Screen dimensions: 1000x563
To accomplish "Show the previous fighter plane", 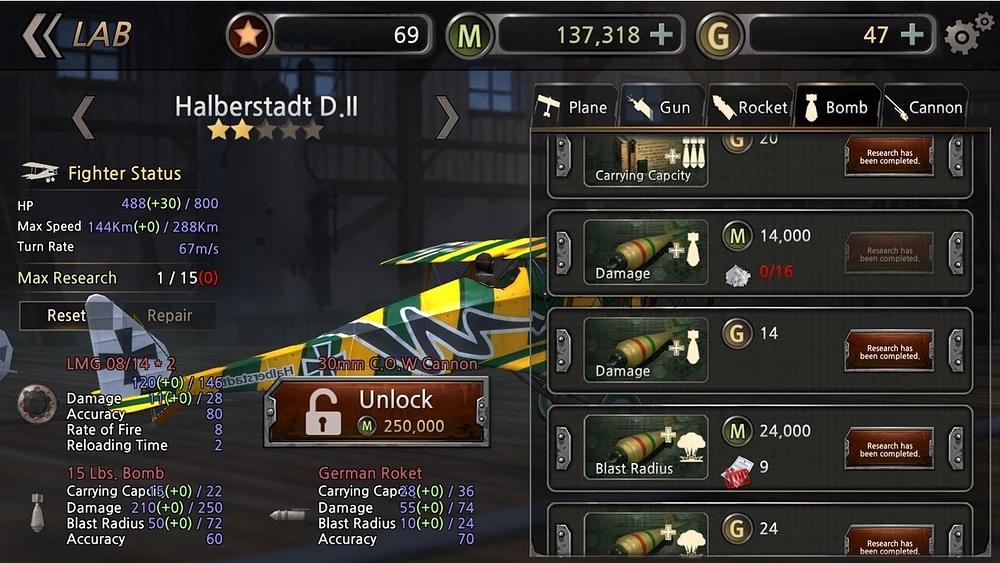I will tap(84, 117).
